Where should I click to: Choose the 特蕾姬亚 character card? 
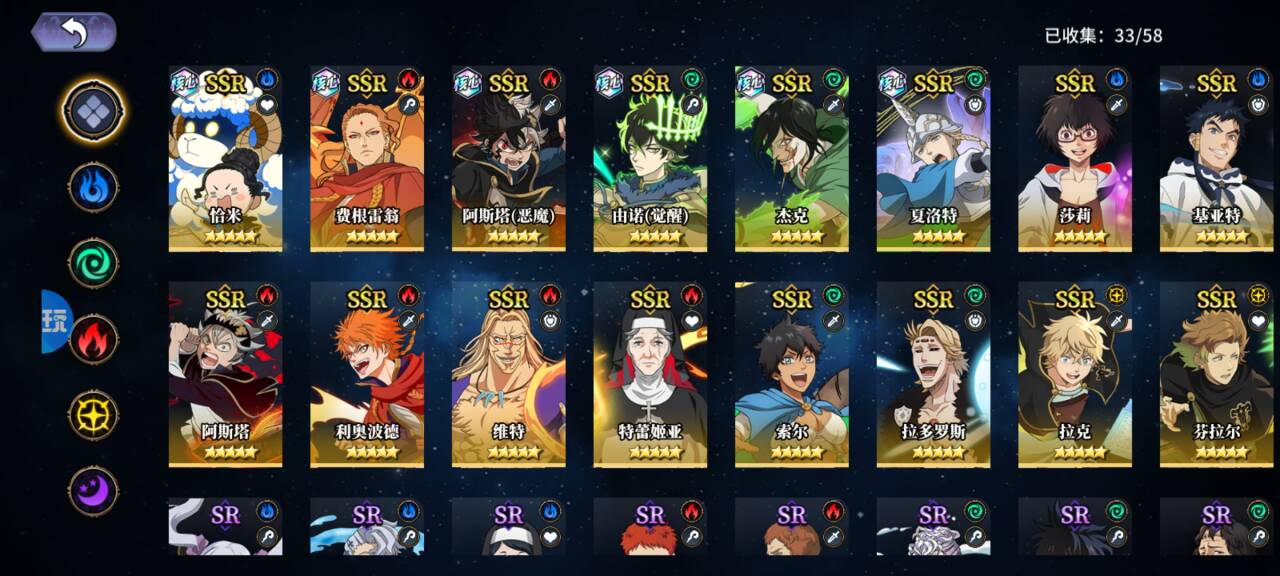click(x=650, y=374)
